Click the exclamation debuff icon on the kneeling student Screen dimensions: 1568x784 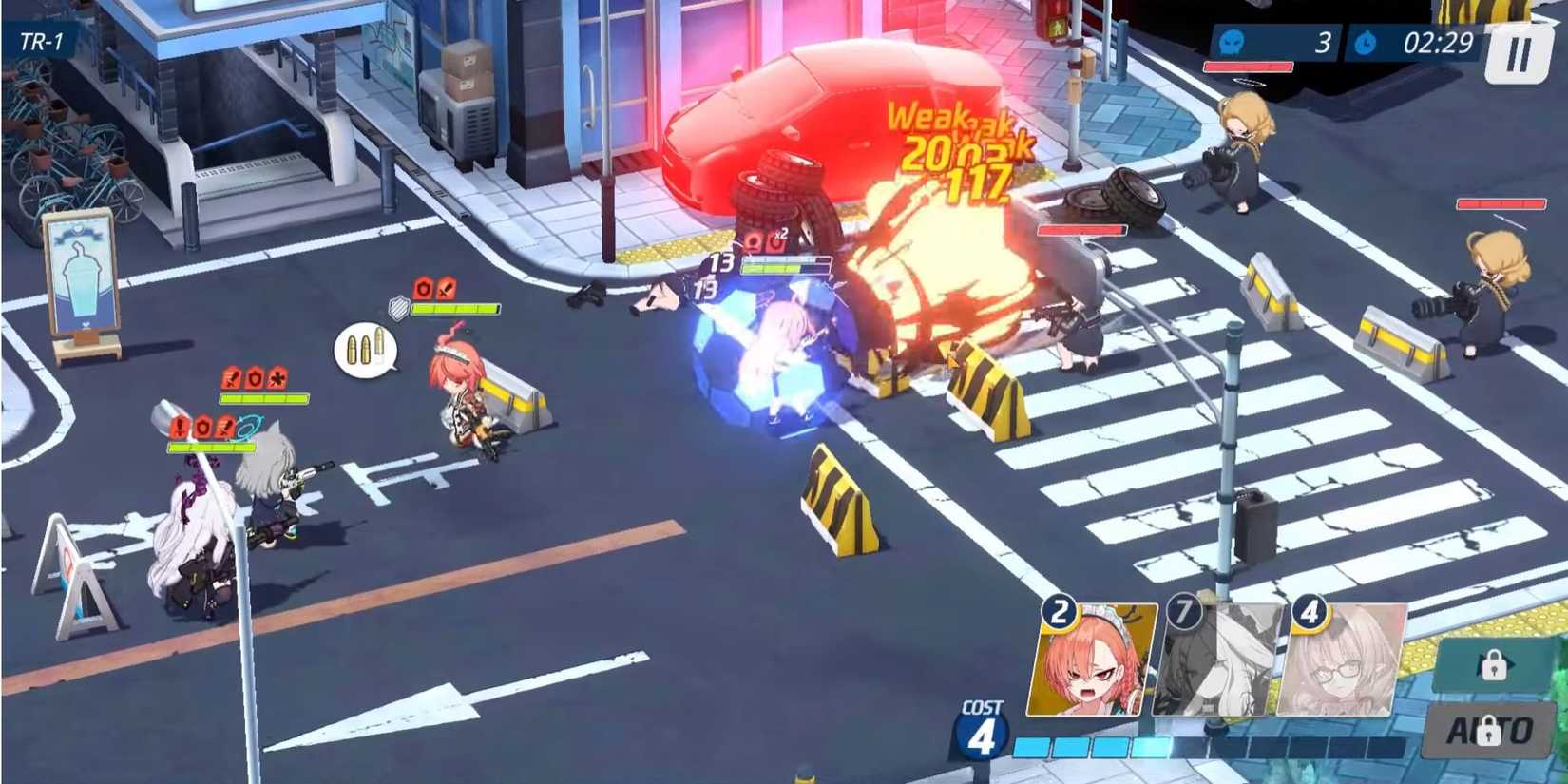click(179, 428)
